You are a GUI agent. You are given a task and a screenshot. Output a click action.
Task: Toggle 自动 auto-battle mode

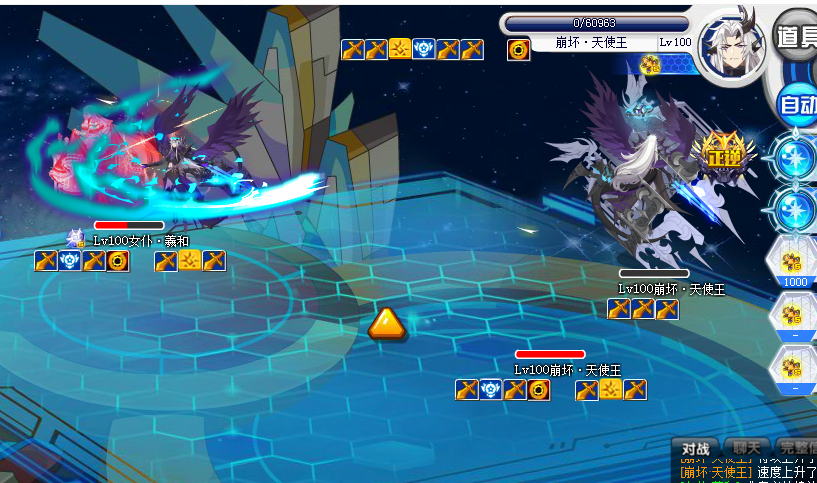(799, 103)
